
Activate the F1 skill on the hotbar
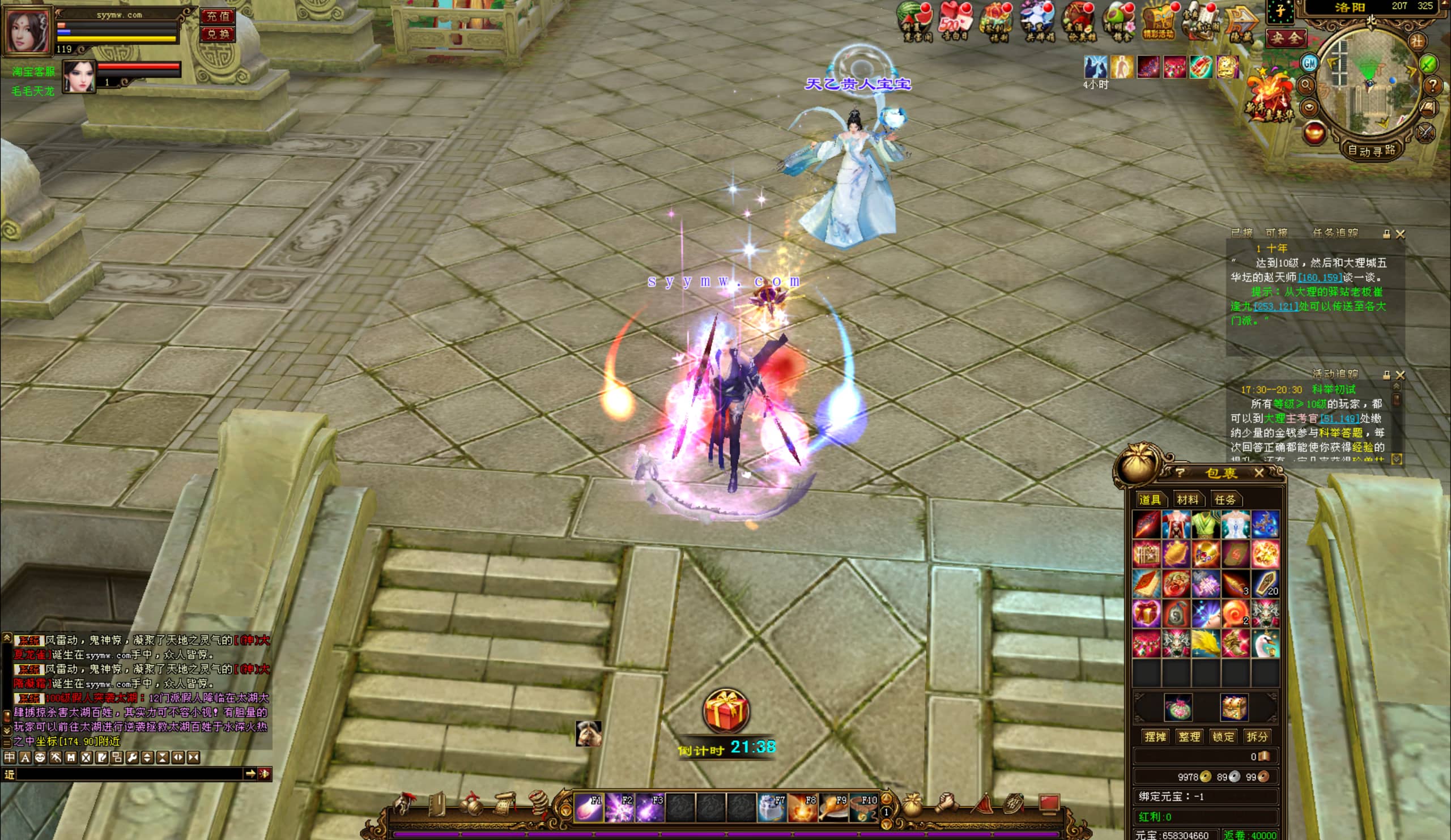click(x=589, y=807)
